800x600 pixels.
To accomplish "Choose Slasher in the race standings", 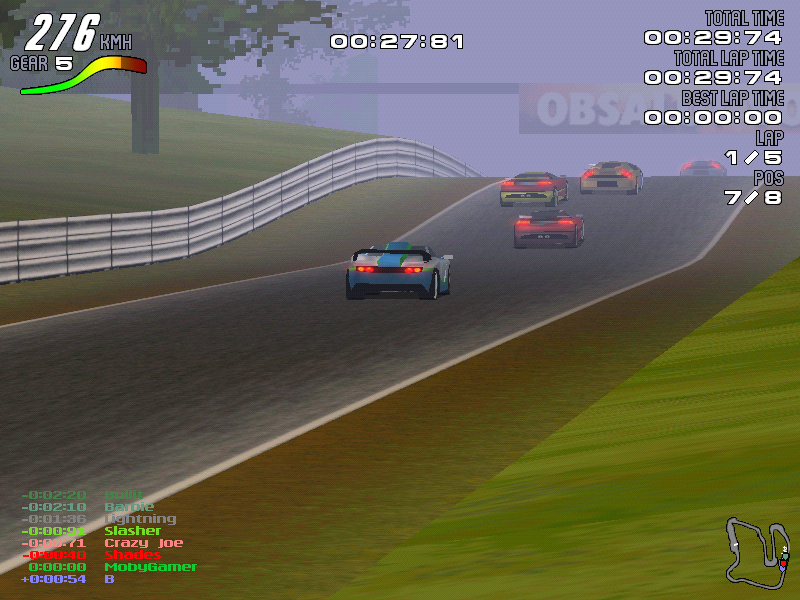I will pos(132,531).
